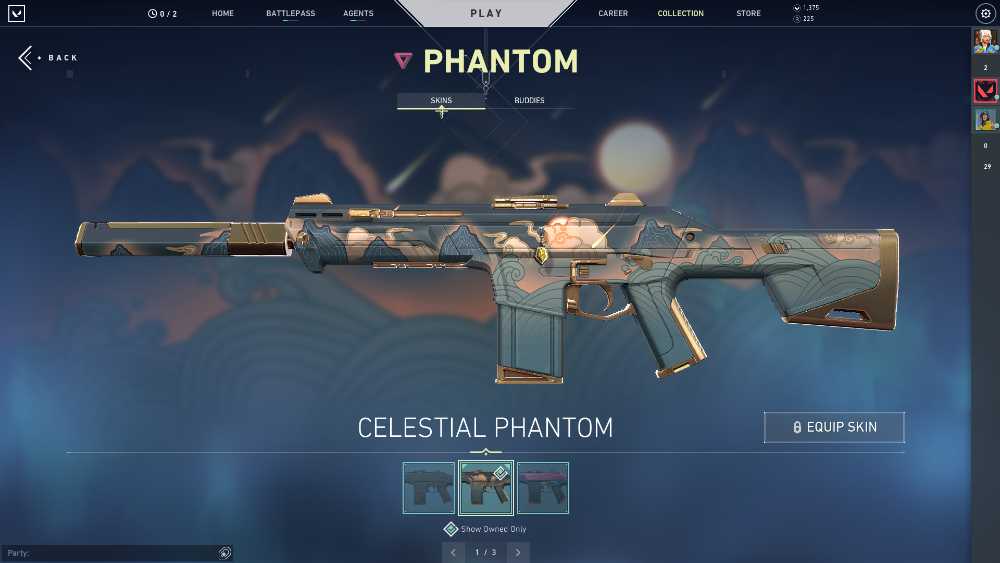Image resolution: width=1000 pixels, height=563 pixels.
Task: Click the Party chat input field
Action: click(110, 553)
